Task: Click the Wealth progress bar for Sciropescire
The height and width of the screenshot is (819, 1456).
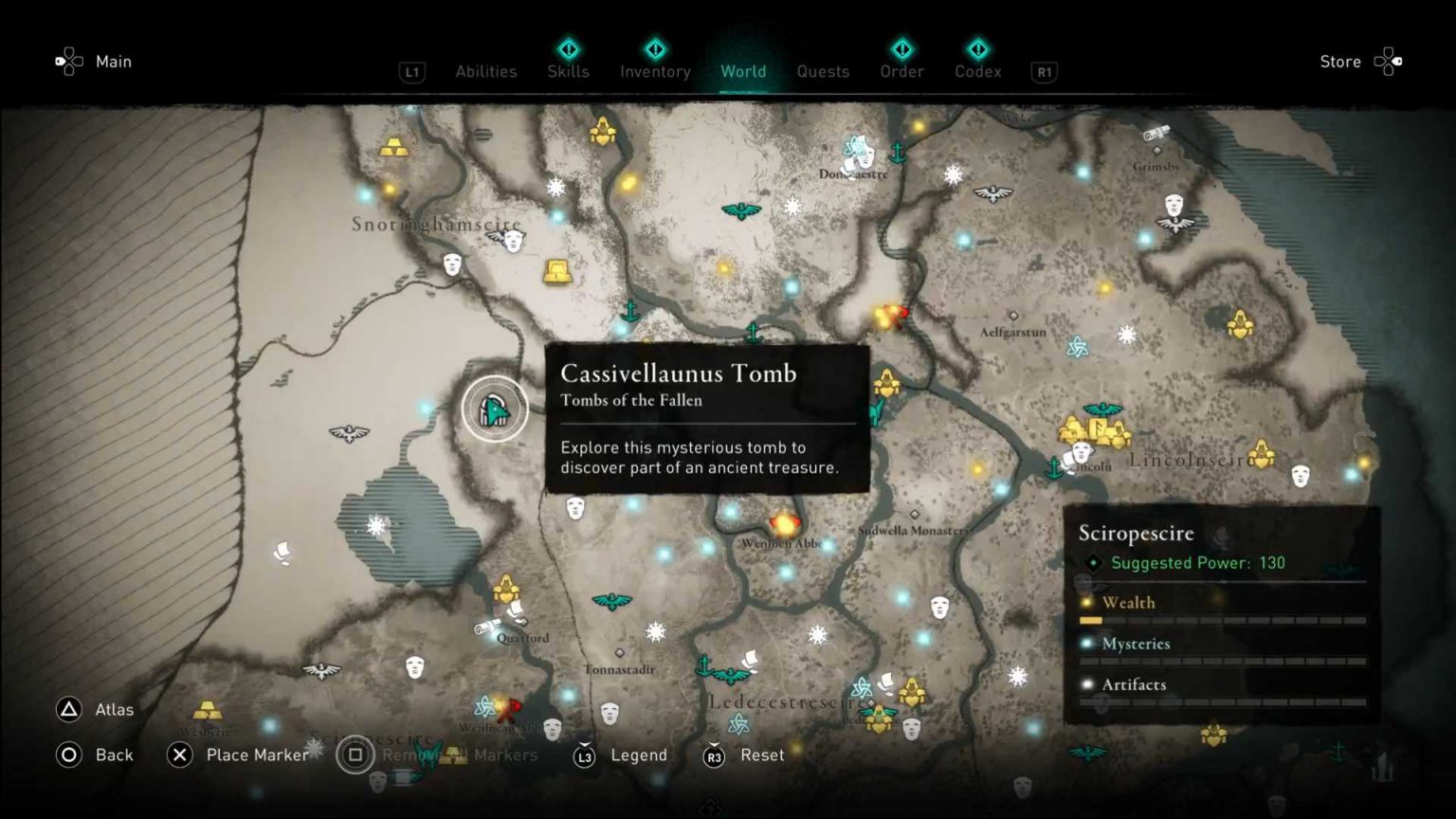Action: pyautogui.click(x=1223, y=620)
